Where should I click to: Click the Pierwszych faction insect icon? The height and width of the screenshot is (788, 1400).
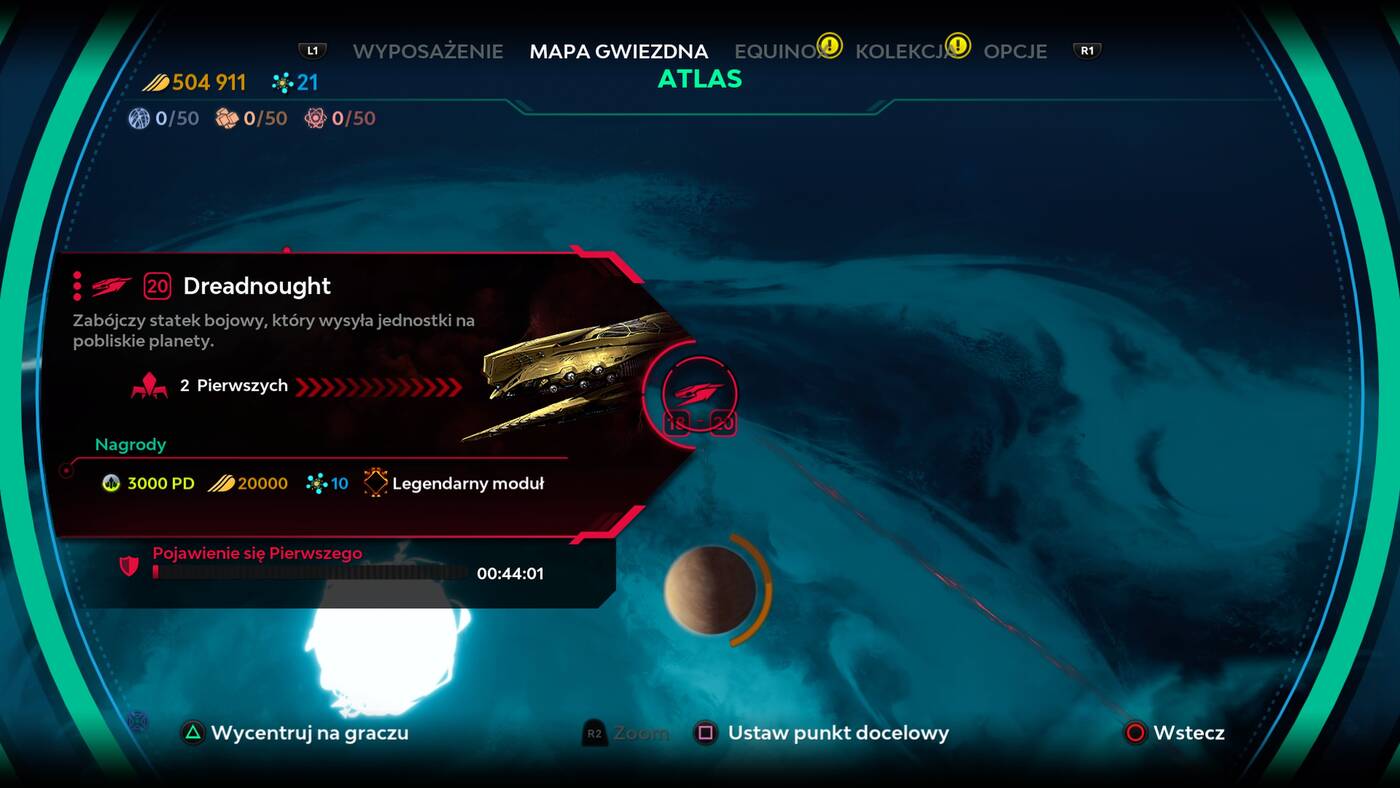click(150, 385)
